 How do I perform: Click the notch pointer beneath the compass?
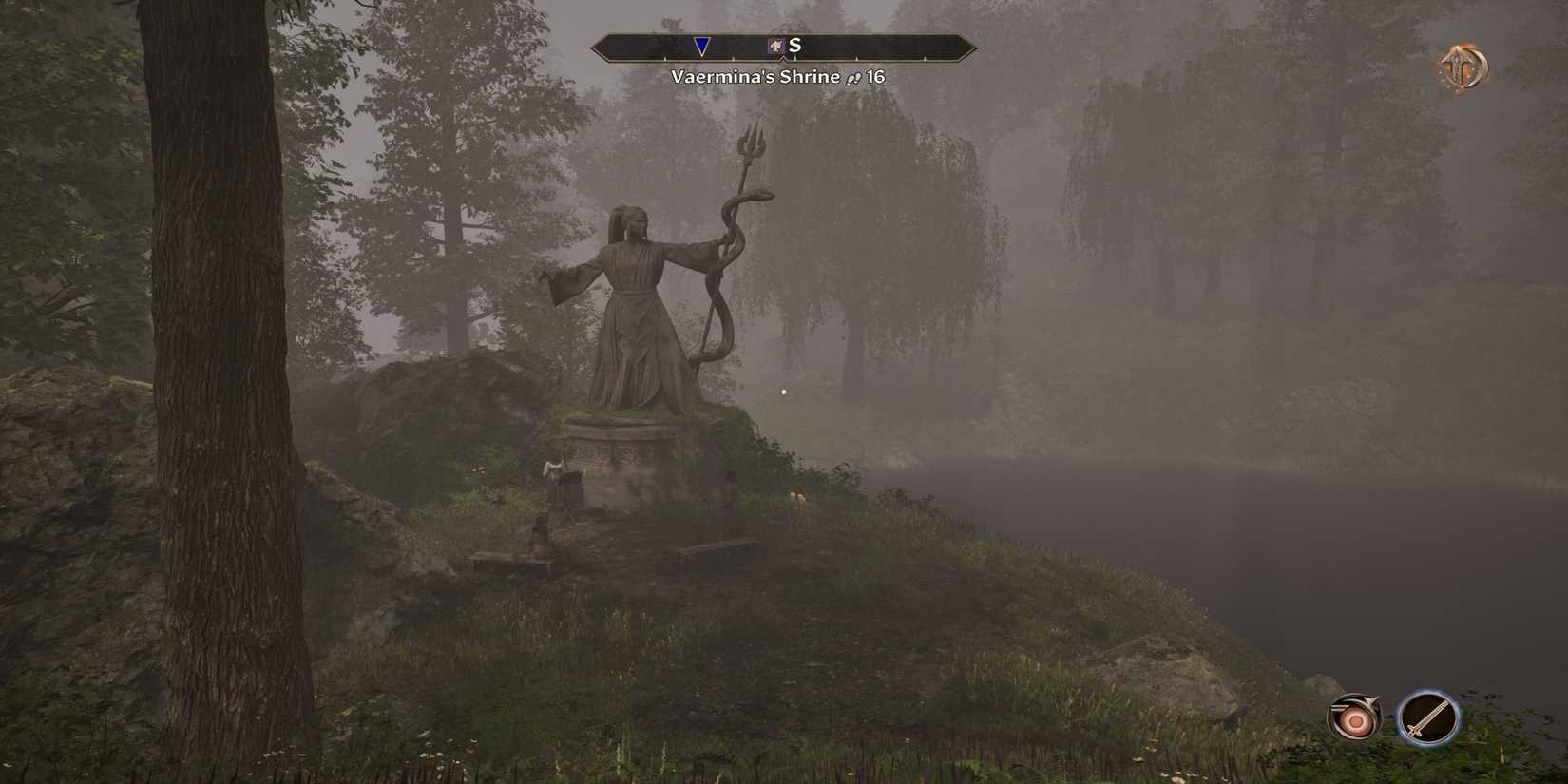pos(785,59)
